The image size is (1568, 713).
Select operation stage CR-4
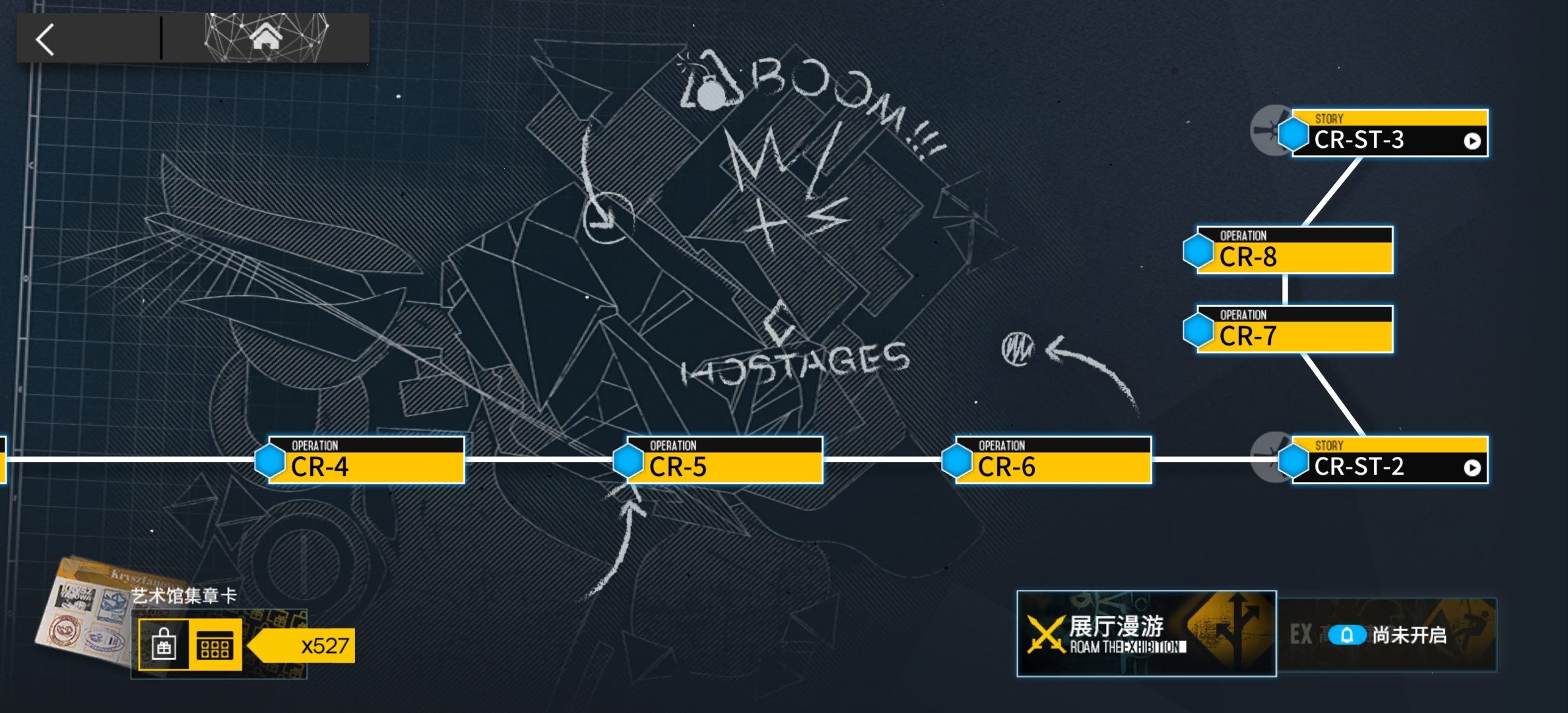[x=366, y=460]
